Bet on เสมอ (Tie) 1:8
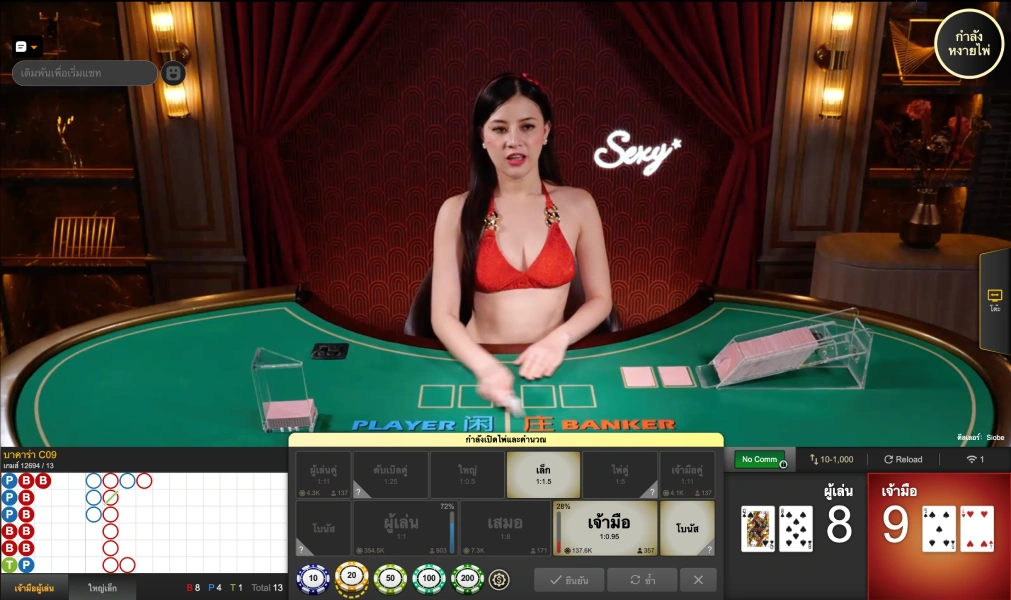The height and width of the screenshot is (600, 1011). [505, 528]
